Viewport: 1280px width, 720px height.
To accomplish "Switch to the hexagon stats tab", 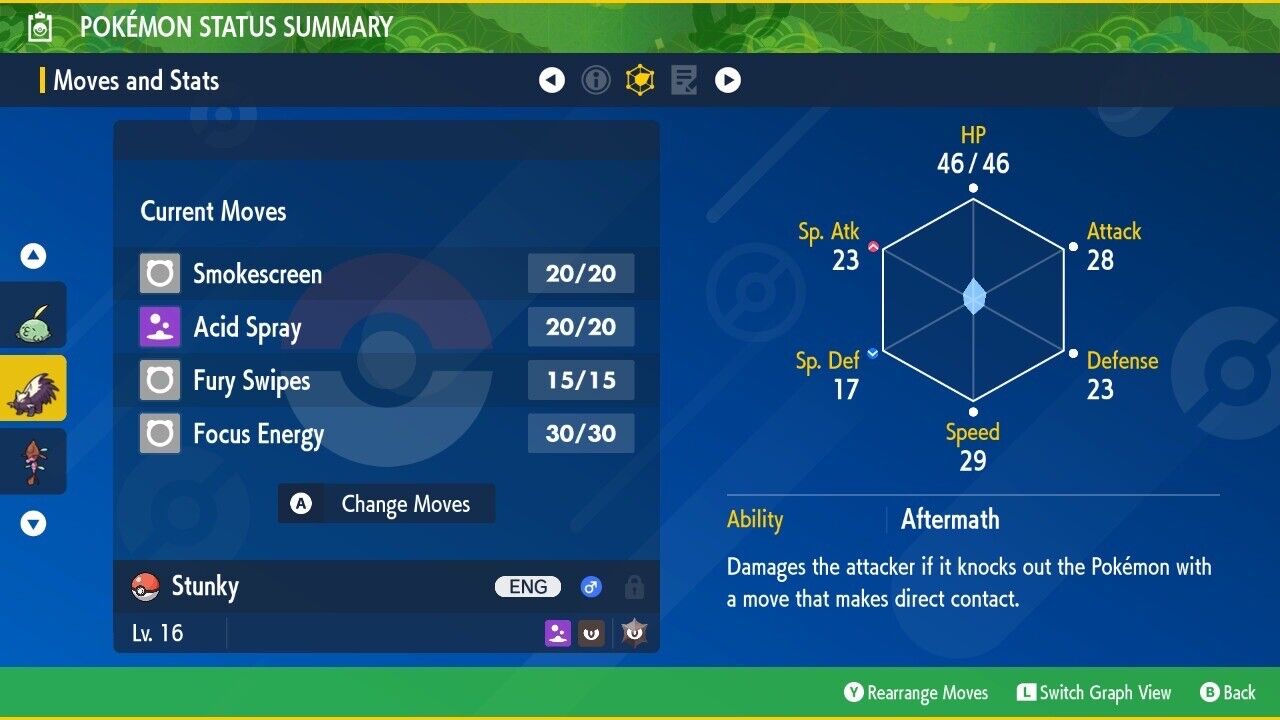I will click(x=640, y=80).
